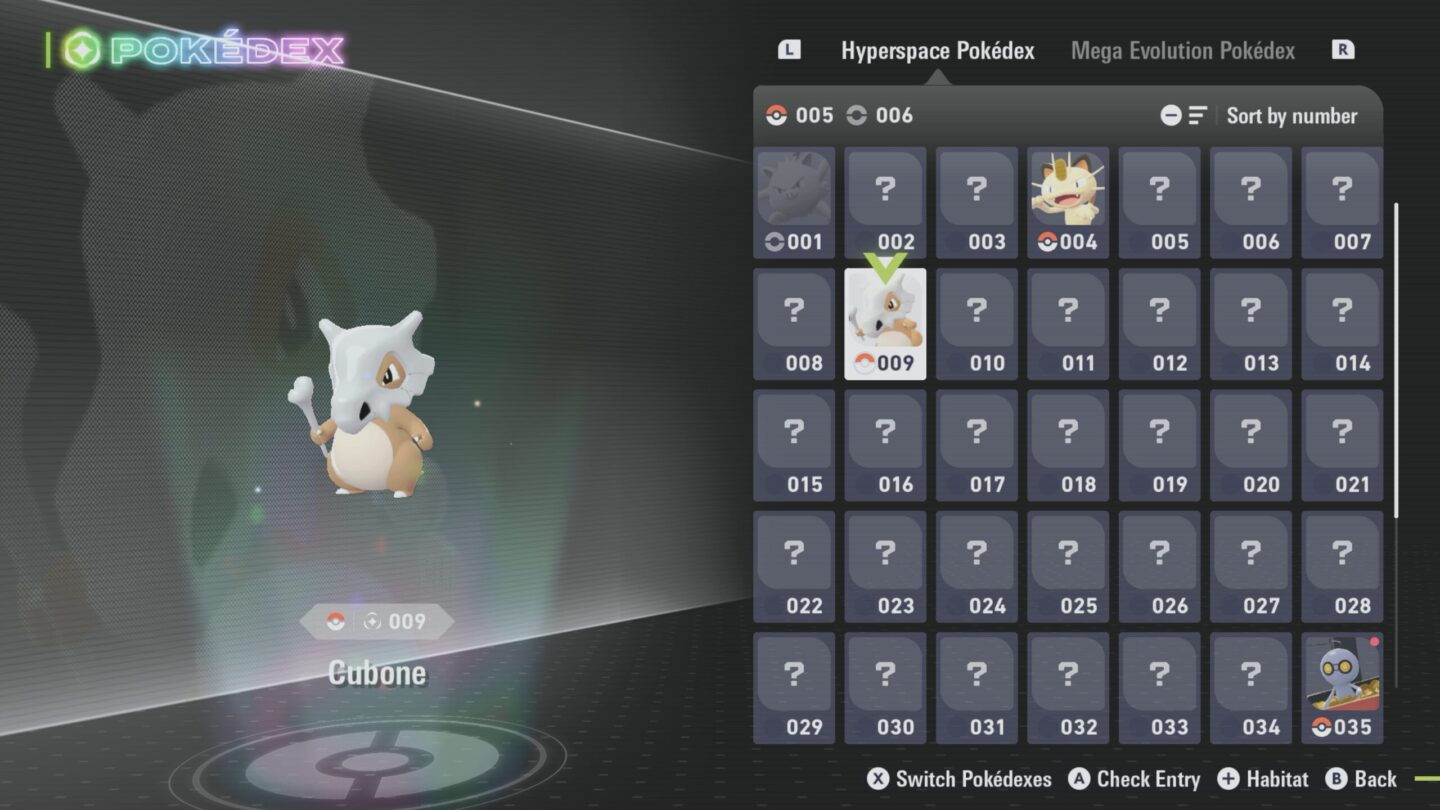The image size is (1440, 810).
Task: Click the green selection arrow above Cubone
Action: [x=884, y=268]
